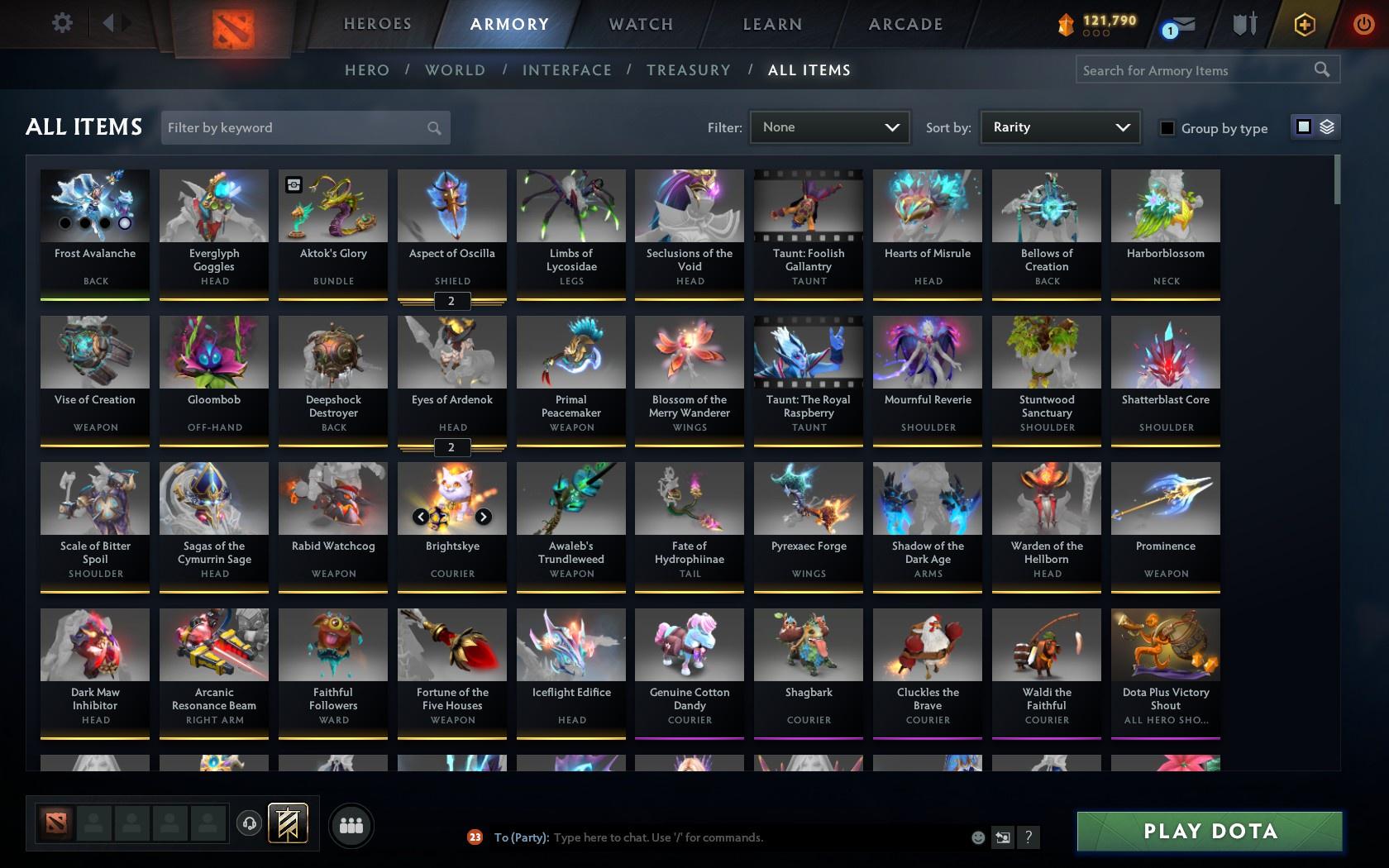The height and width of the screenshot is (868, 1389).
Task: Switch to stacked view using layers toggle
Action: pos(1326,127)
